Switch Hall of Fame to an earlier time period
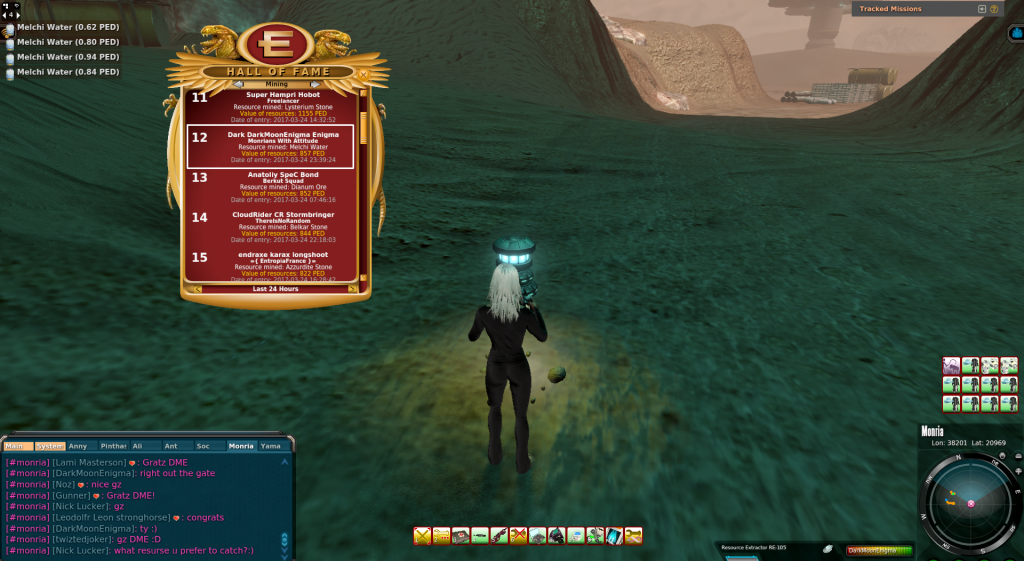 [197, 289]
